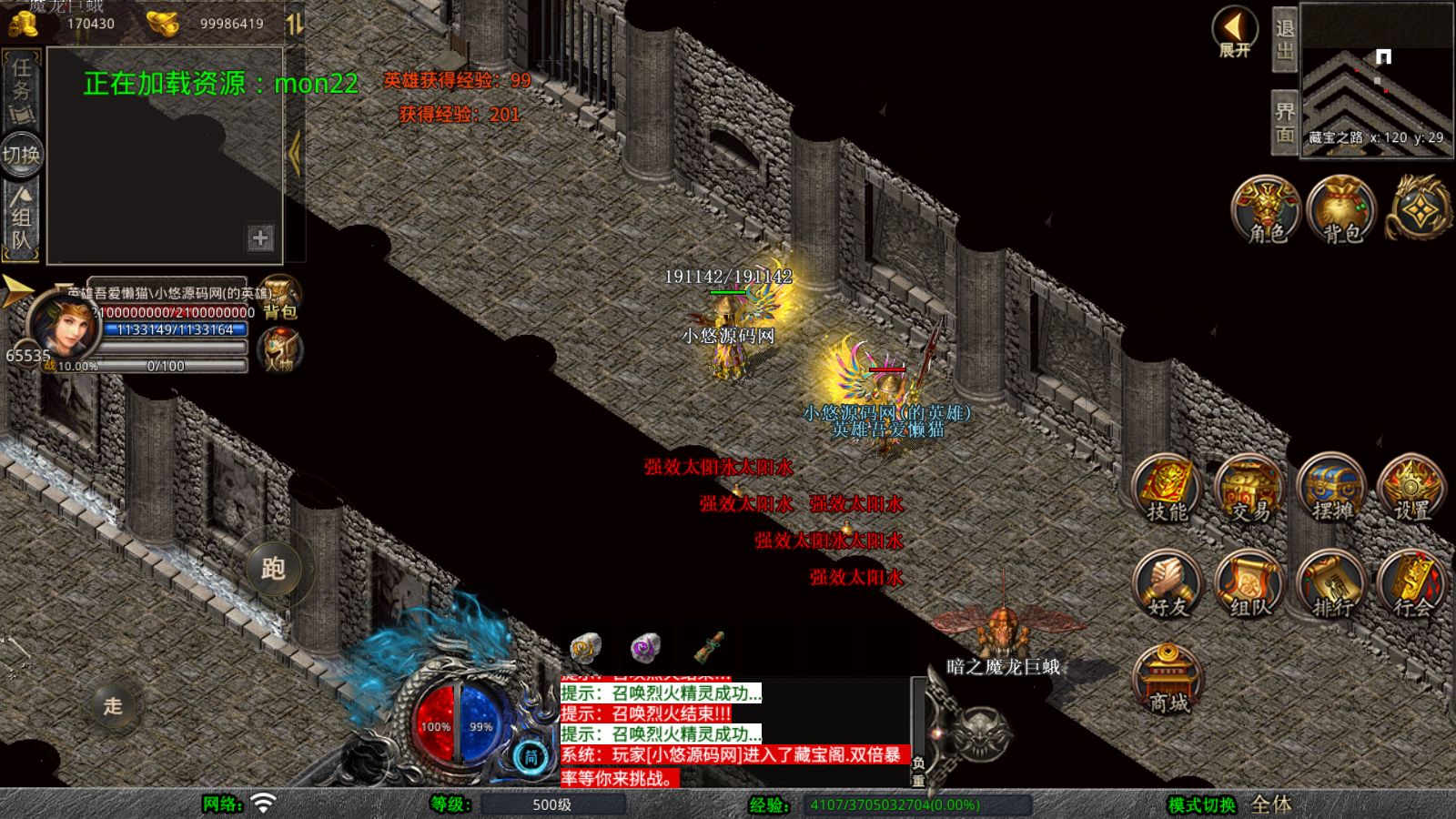Open the 交易 trade menu
Image resolution: width=1456 pixels, height=819 pixels.
click(x=1249, y=490)
